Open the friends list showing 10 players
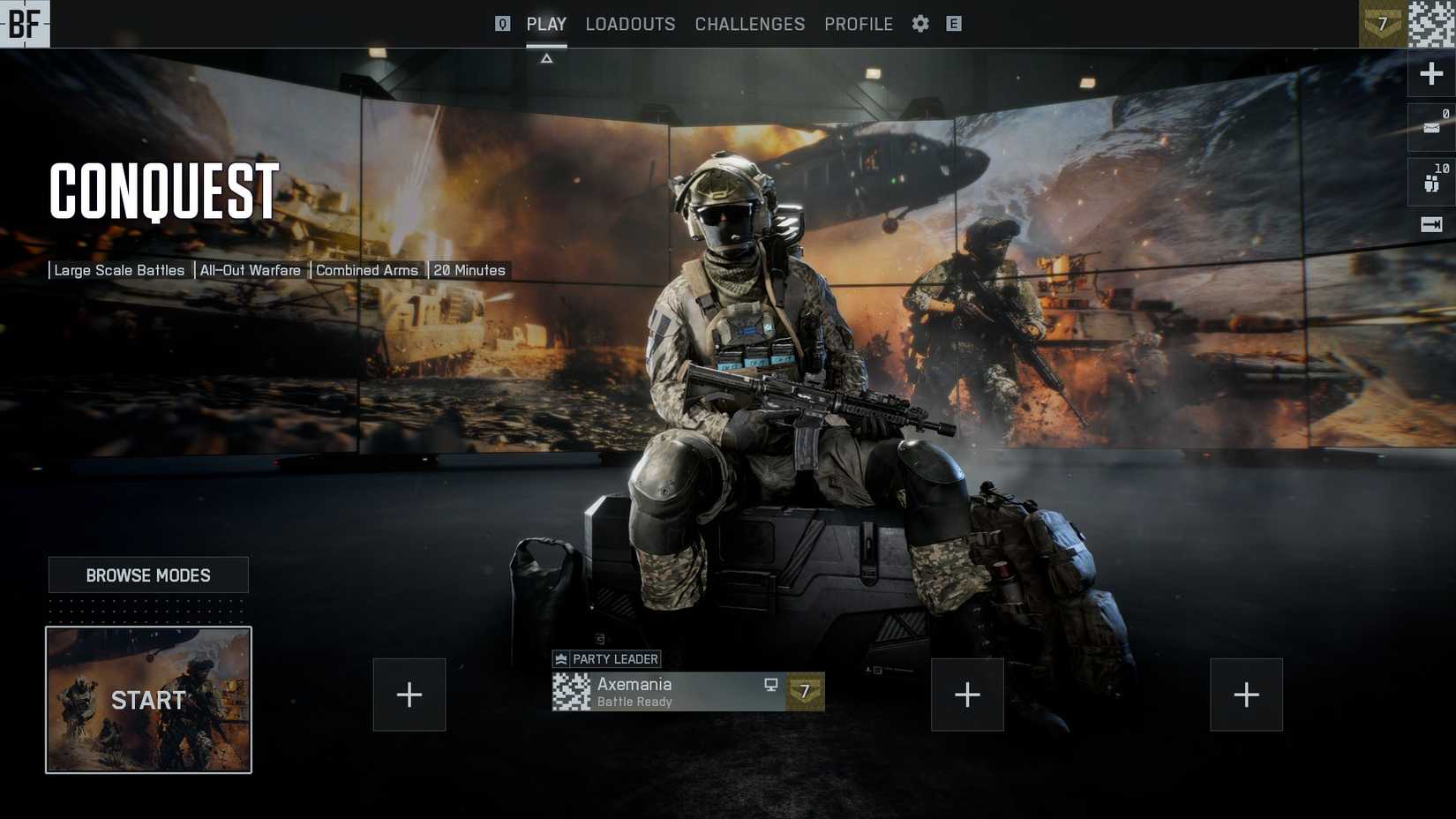Image resolution: width=1456 pixels, height=819 pixels. pos(1430,179)
